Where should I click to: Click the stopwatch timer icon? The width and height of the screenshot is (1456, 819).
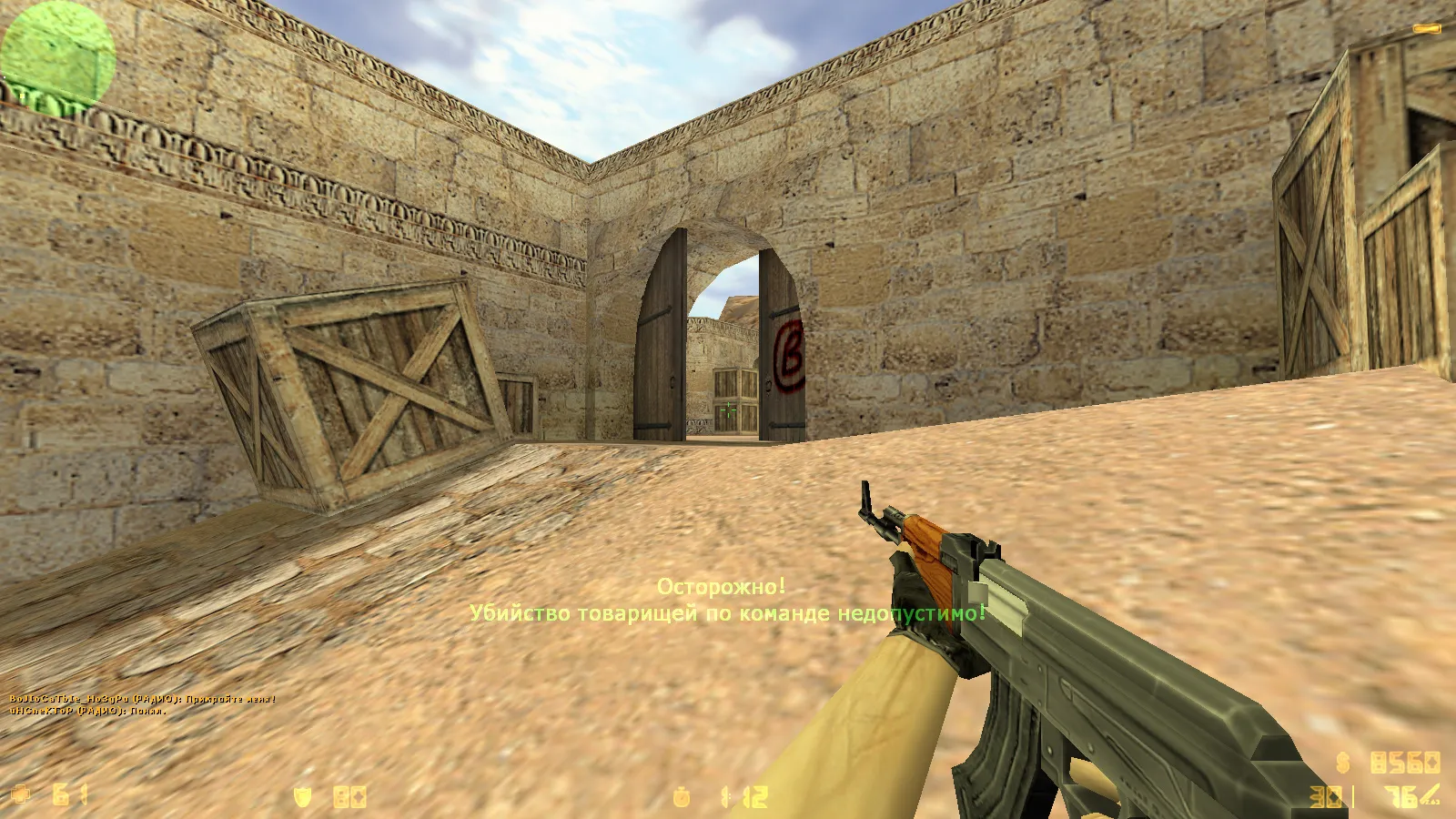pos(680,794)
